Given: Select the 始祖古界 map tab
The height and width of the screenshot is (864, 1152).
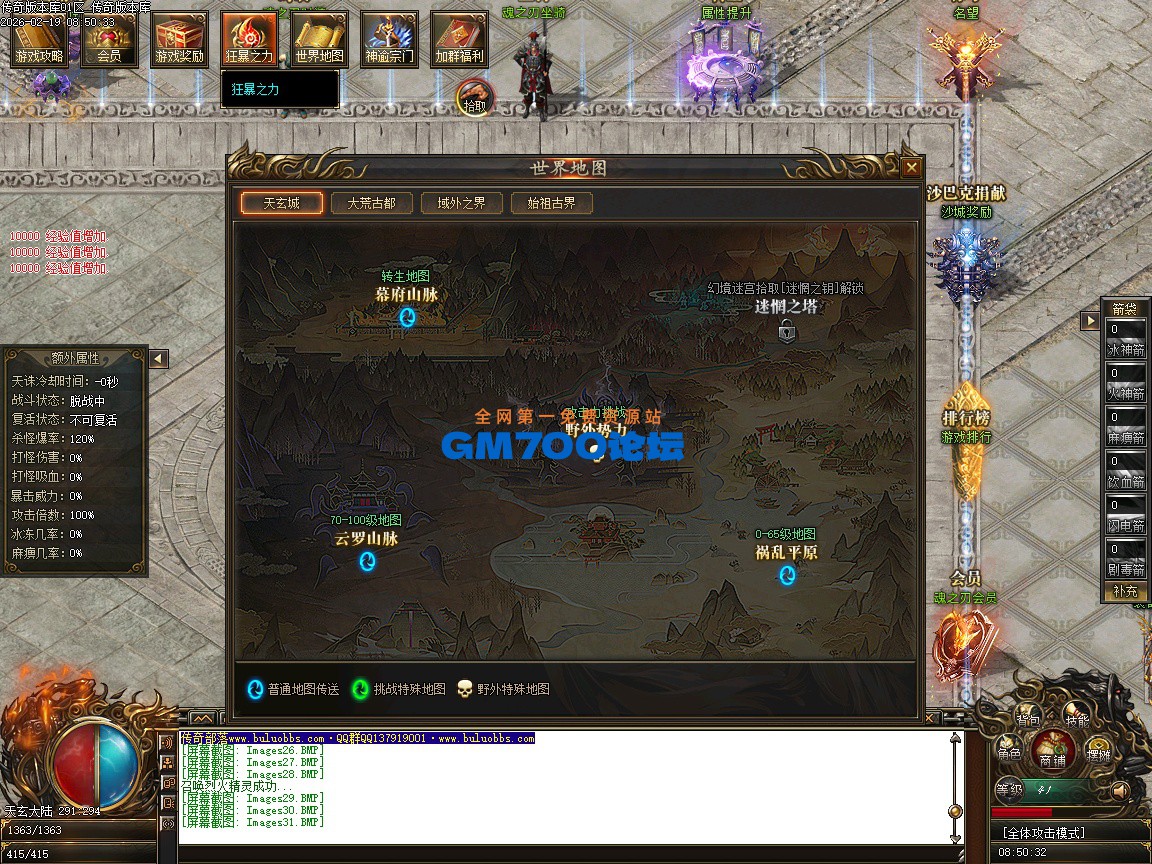Looking at the screenshot, I should (551, 203).
